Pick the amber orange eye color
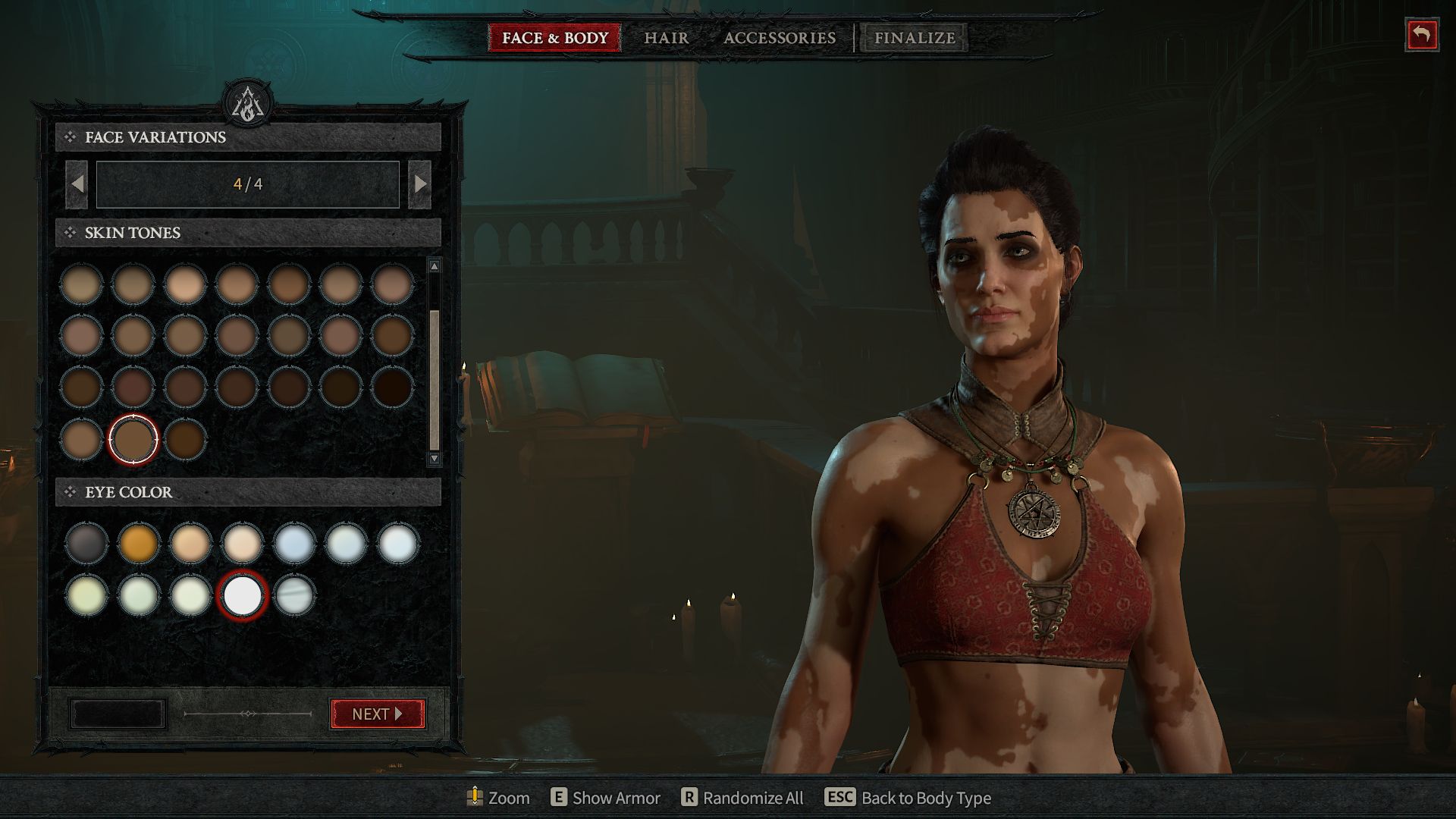1456x819 pixels. click(x=138, y=543)
